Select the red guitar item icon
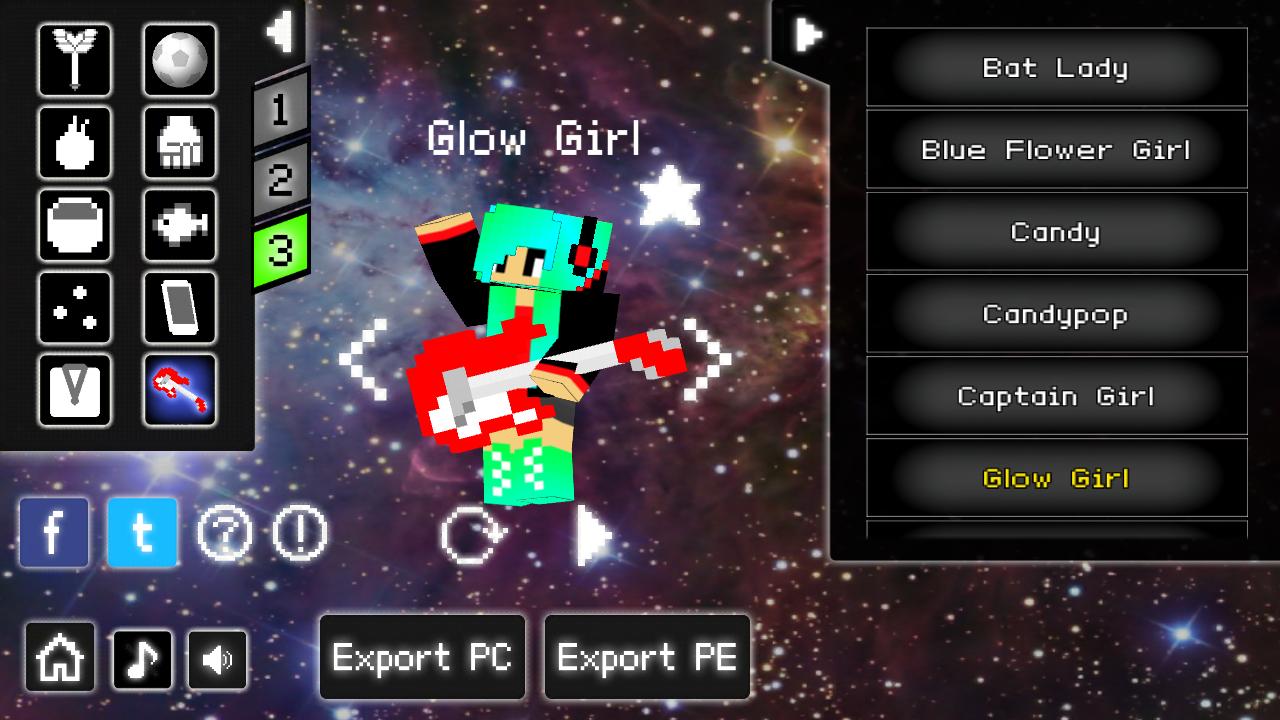1280x720 pixels. [180, 389]
